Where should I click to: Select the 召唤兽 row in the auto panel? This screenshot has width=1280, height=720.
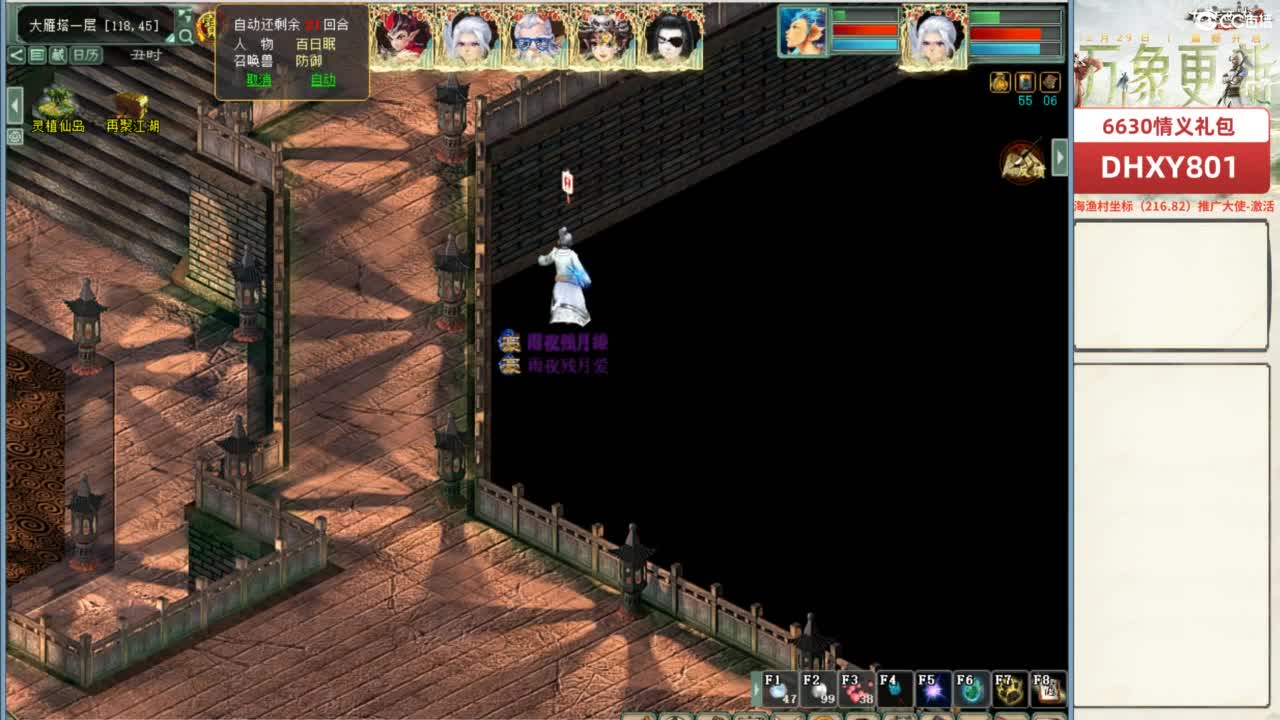252,59
